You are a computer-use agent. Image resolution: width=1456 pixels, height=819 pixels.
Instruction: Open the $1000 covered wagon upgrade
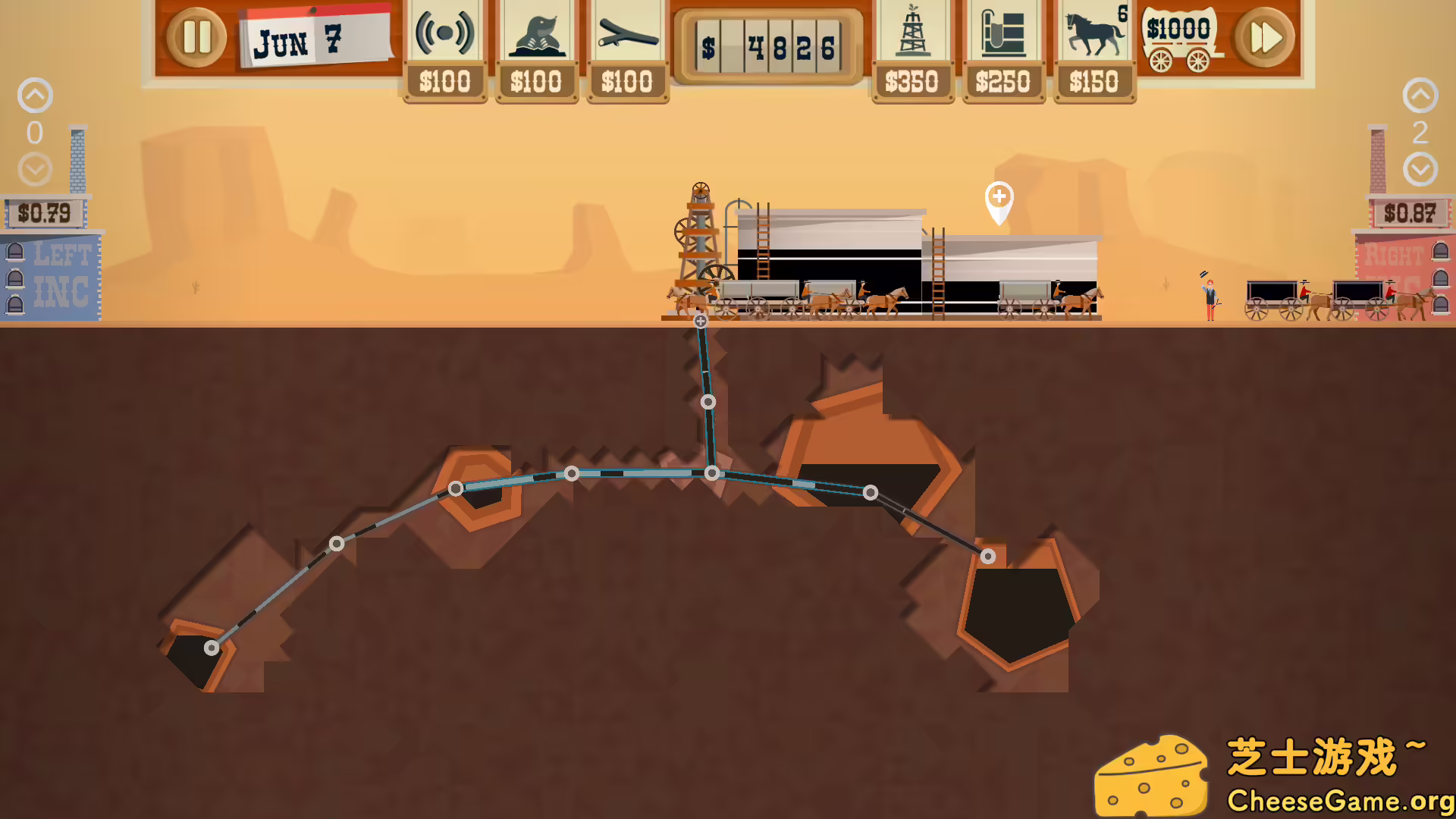(x=1179, y=39)
